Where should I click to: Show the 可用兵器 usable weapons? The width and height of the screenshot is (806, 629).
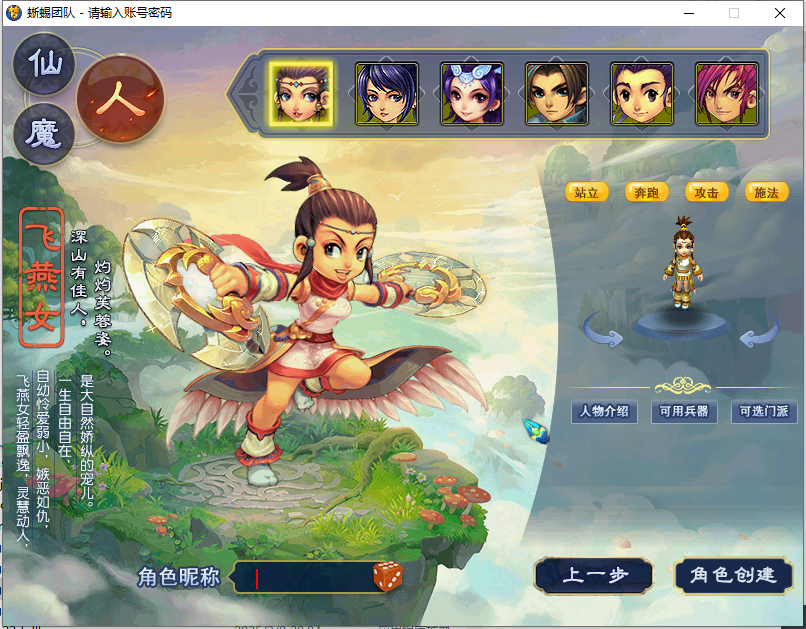pos(684,411)
